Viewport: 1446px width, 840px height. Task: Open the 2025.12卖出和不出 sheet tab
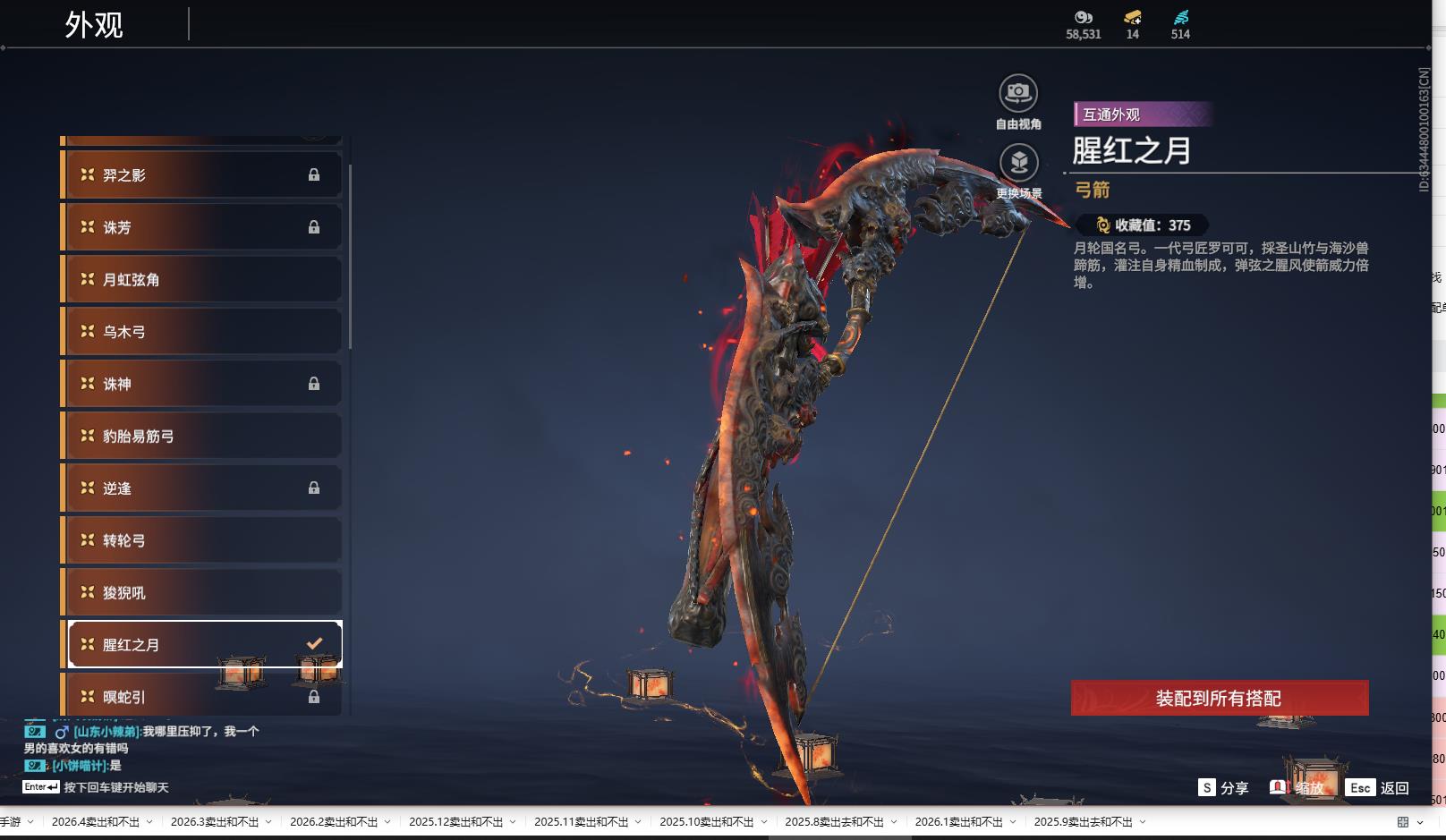(x=455, y=821)
